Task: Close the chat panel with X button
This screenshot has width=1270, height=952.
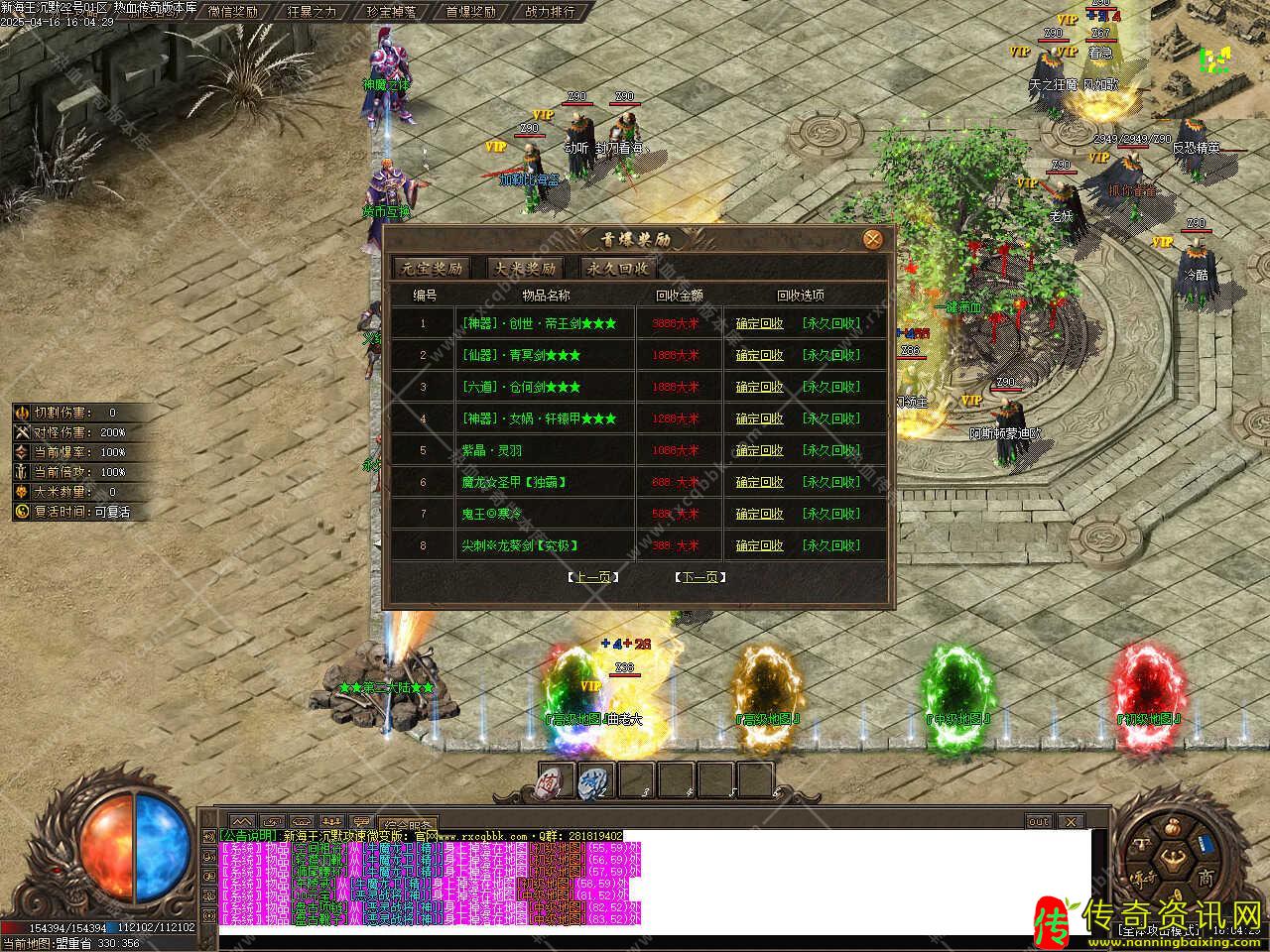Action: [x=1071, y=822]
